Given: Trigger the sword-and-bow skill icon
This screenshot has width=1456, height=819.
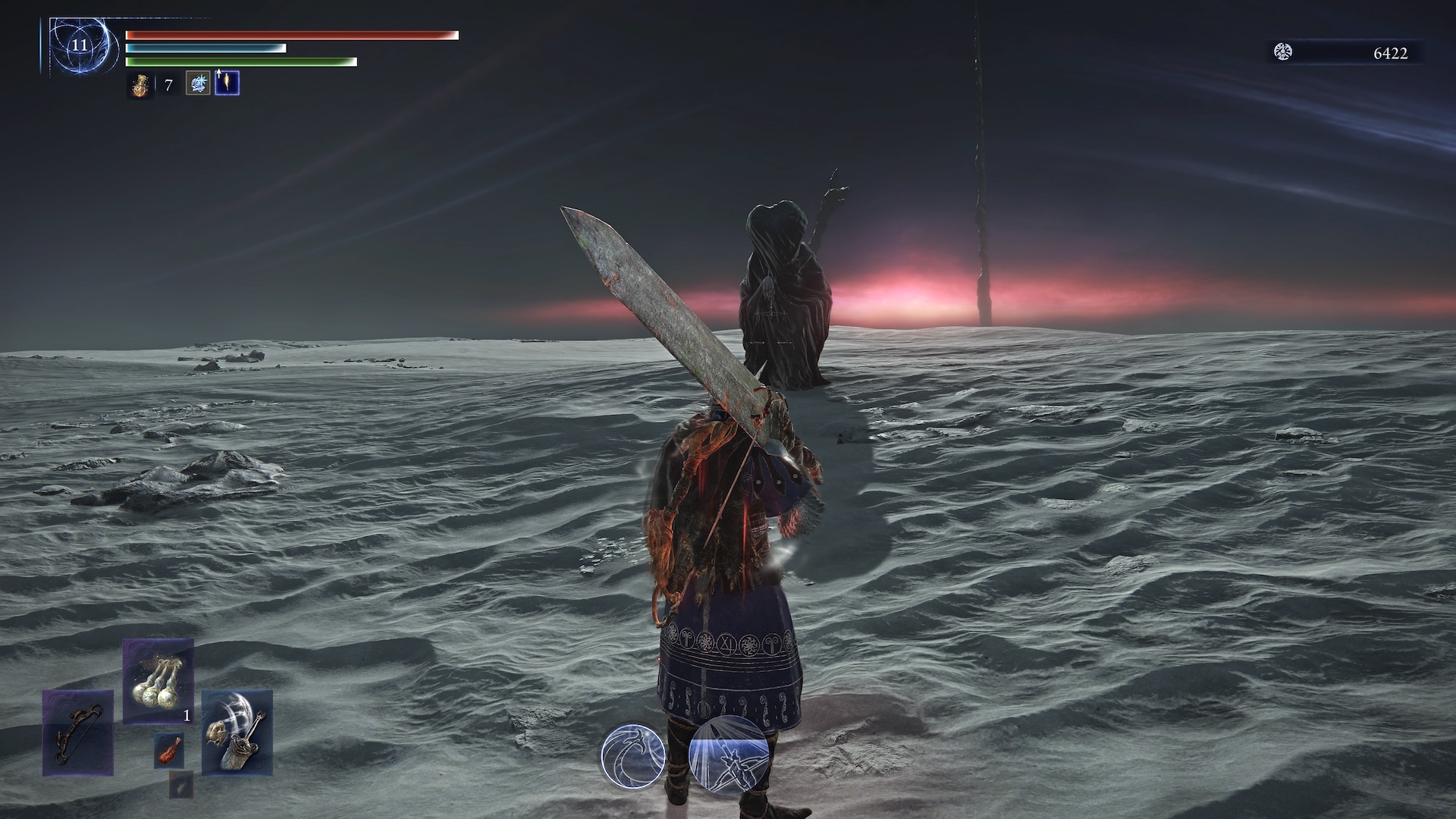Looking at the screenshot, I should pos(729,755).
